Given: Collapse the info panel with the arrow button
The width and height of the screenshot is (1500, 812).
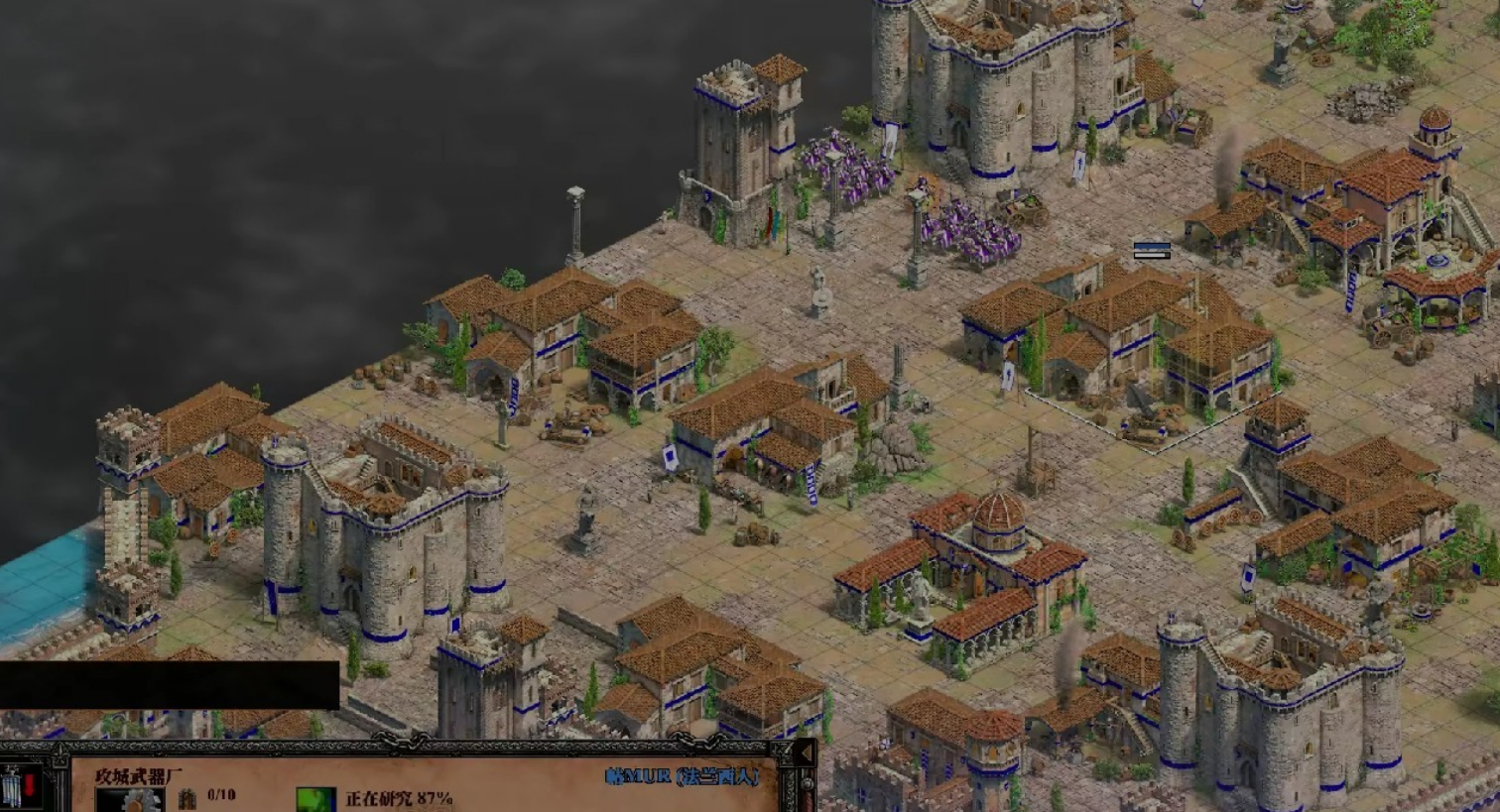Looking at the screenshot, I should [805, 754].
